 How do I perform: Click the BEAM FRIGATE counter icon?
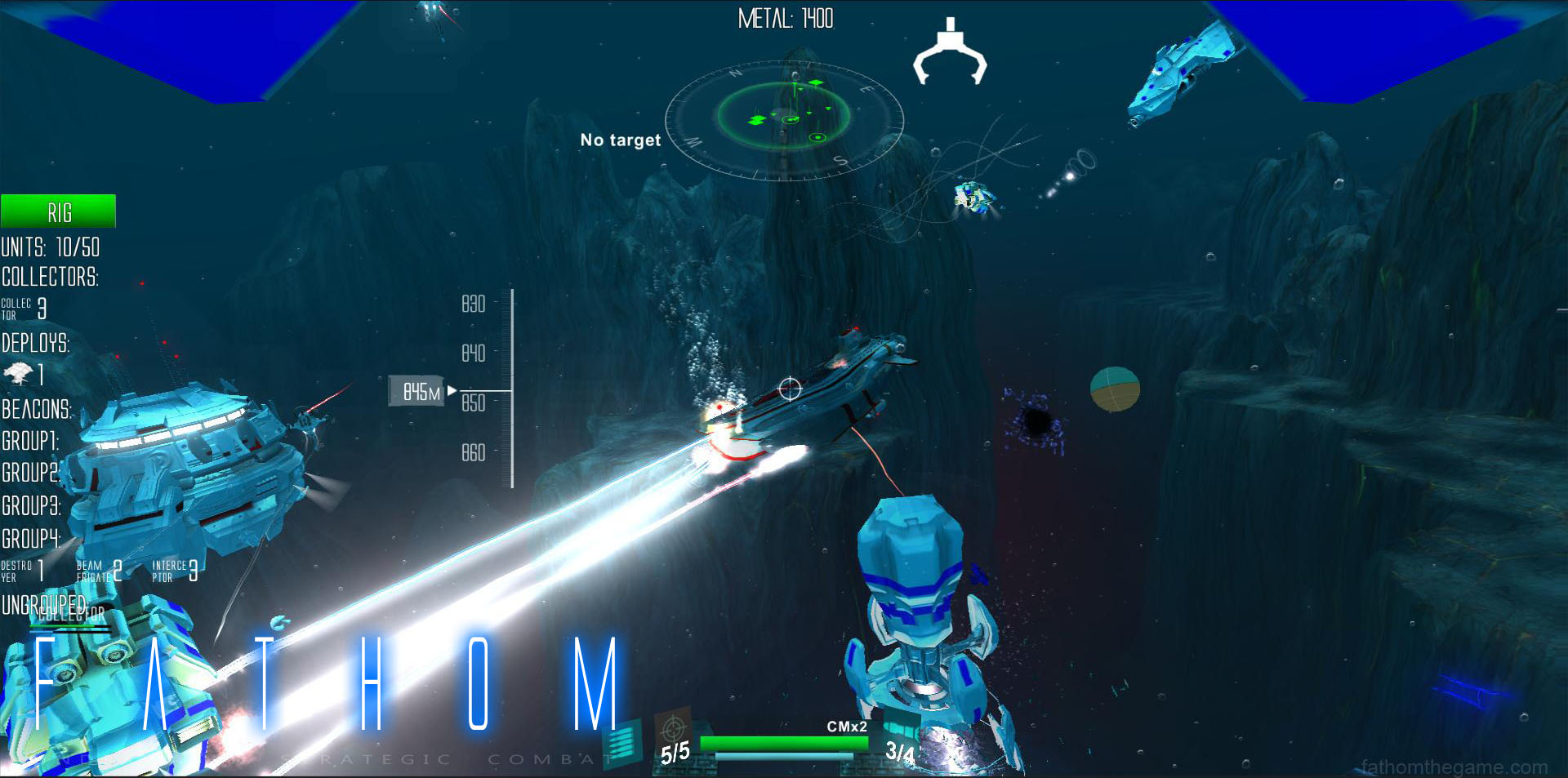coord(98,569)
